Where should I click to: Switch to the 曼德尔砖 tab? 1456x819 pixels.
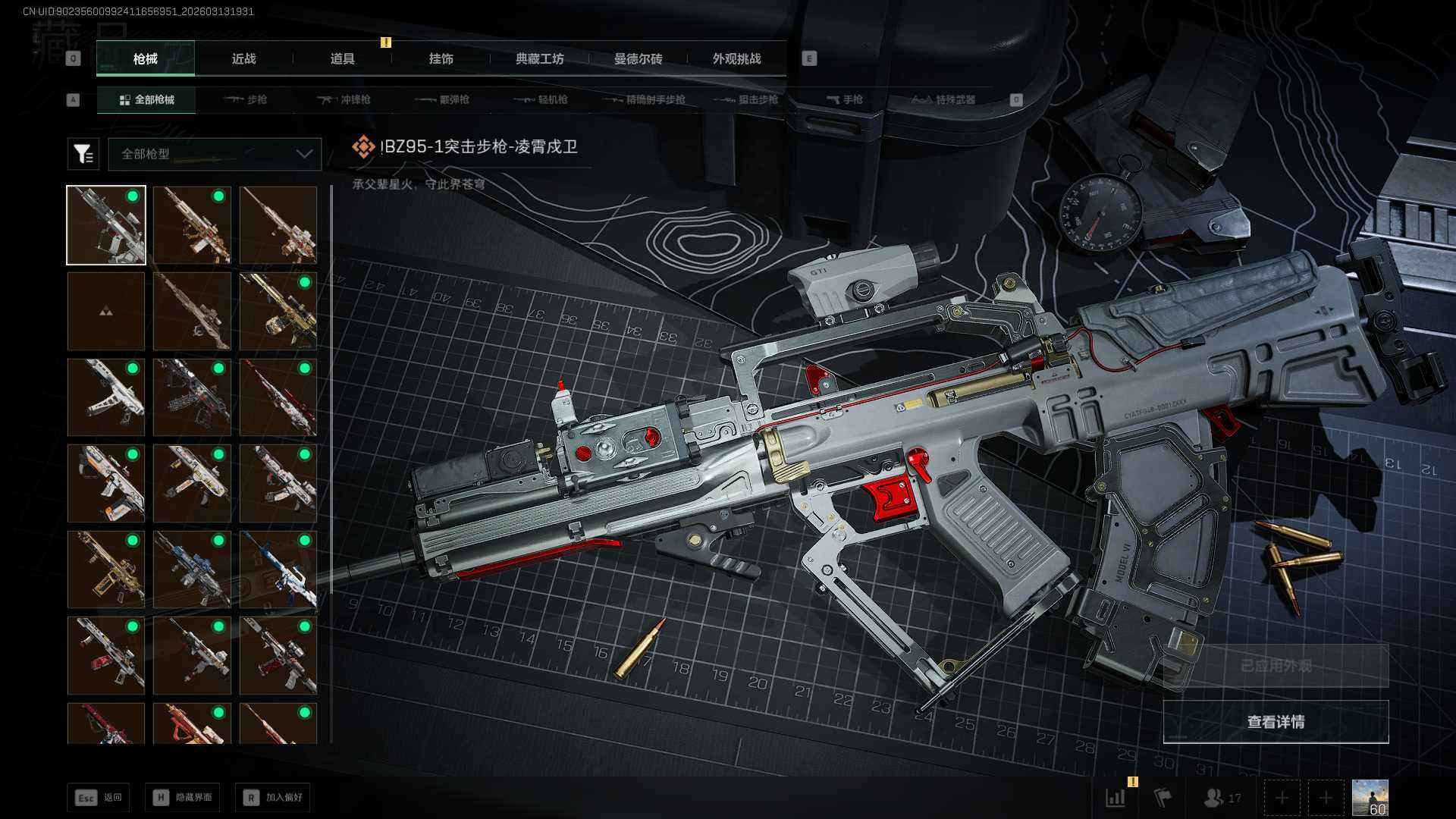click(x=638, y=58)
